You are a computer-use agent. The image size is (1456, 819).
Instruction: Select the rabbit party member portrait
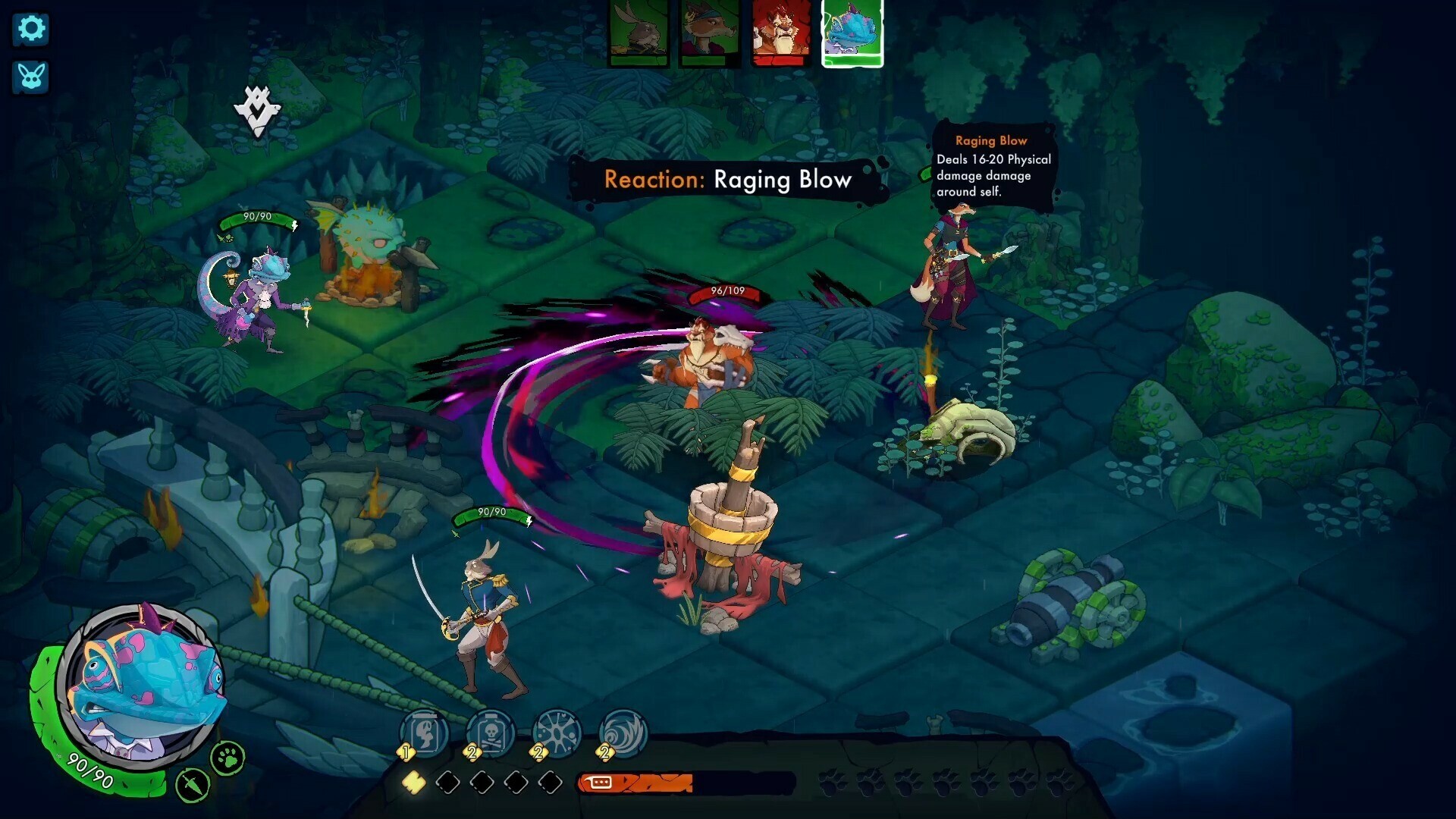click(639, 34)
